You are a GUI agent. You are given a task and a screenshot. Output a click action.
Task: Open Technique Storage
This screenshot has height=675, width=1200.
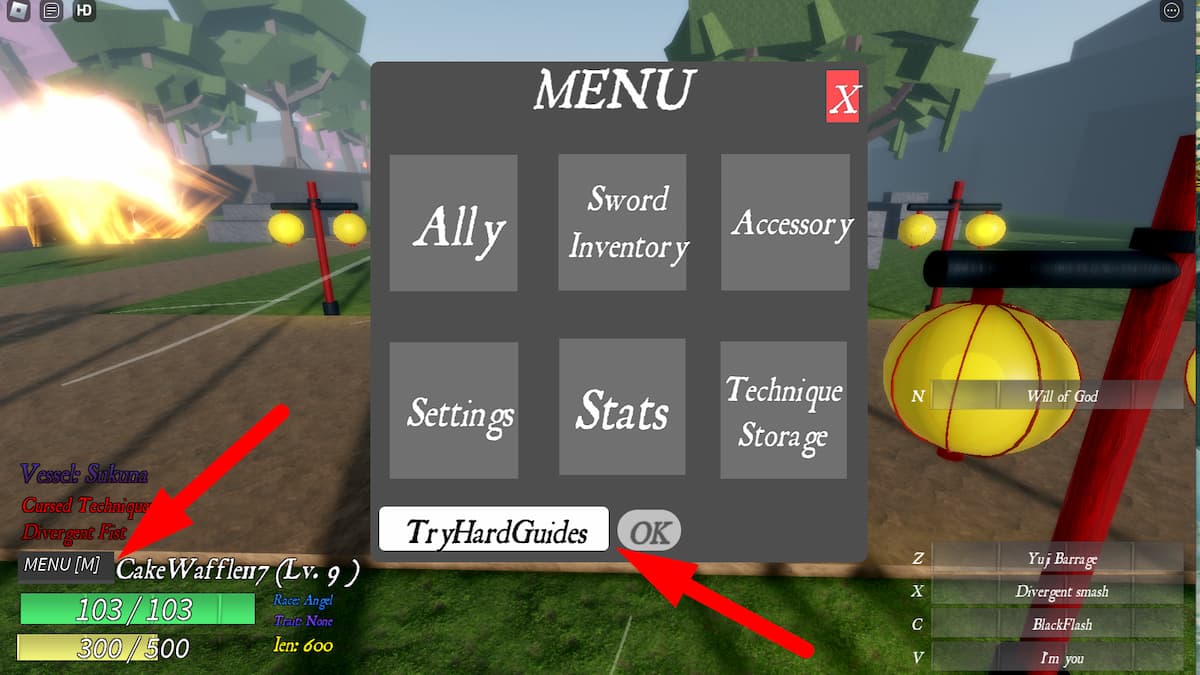click(x=783, y=410)
